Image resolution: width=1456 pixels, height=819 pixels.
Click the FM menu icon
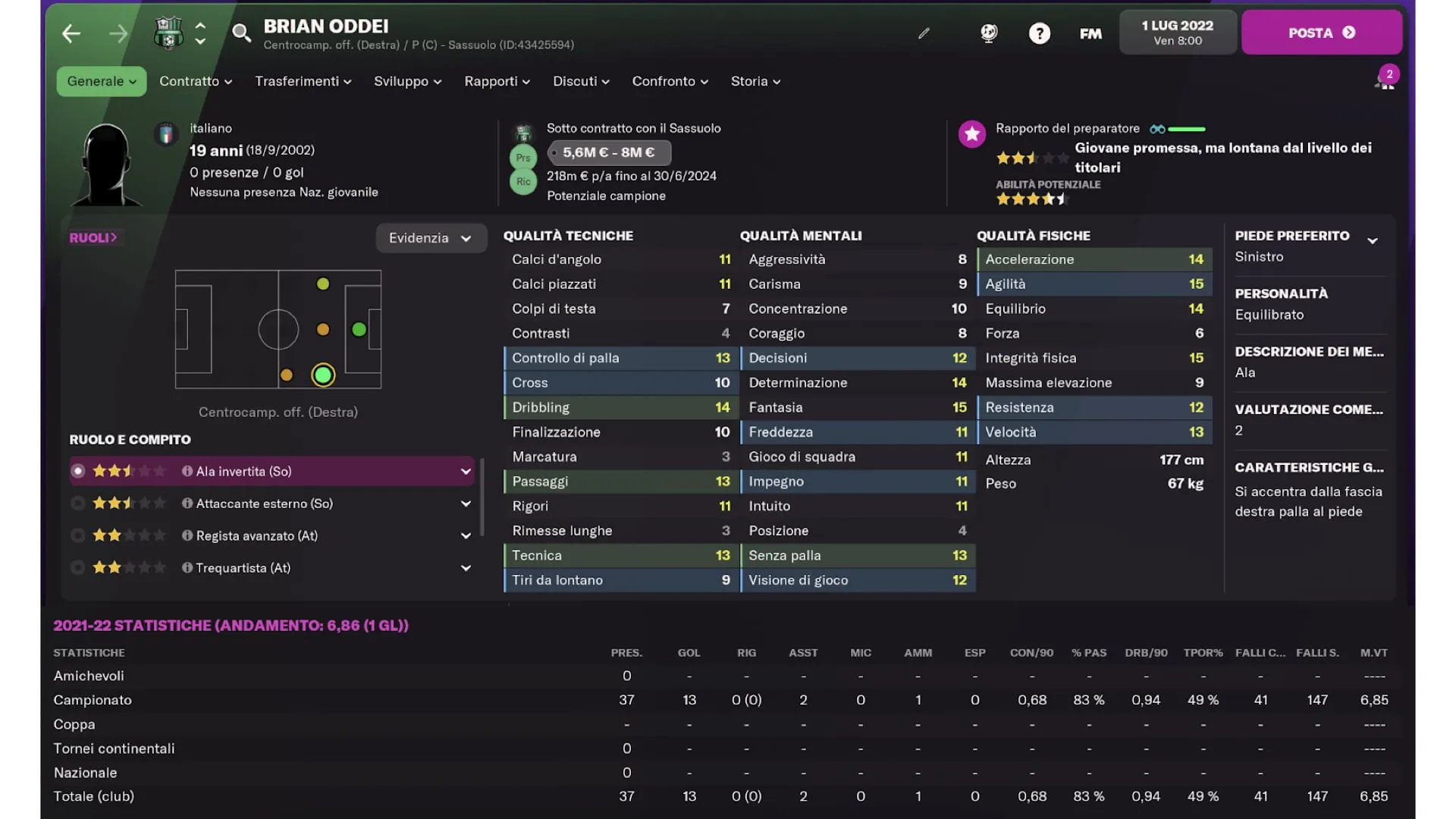click(x=1090, y=33)
